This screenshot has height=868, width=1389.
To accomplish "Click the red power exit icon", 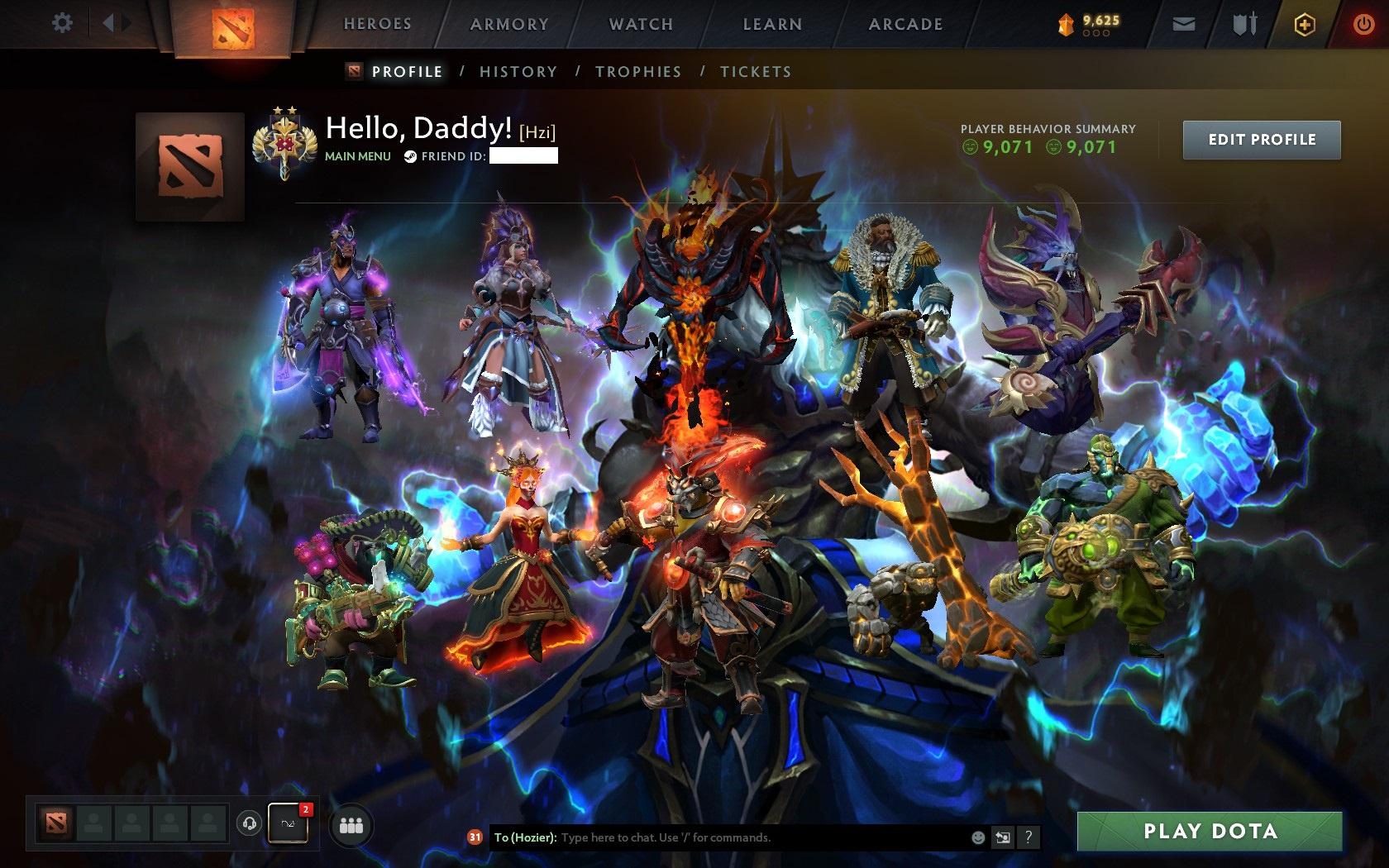I will pyautogui.click(x=1365, y=24).
